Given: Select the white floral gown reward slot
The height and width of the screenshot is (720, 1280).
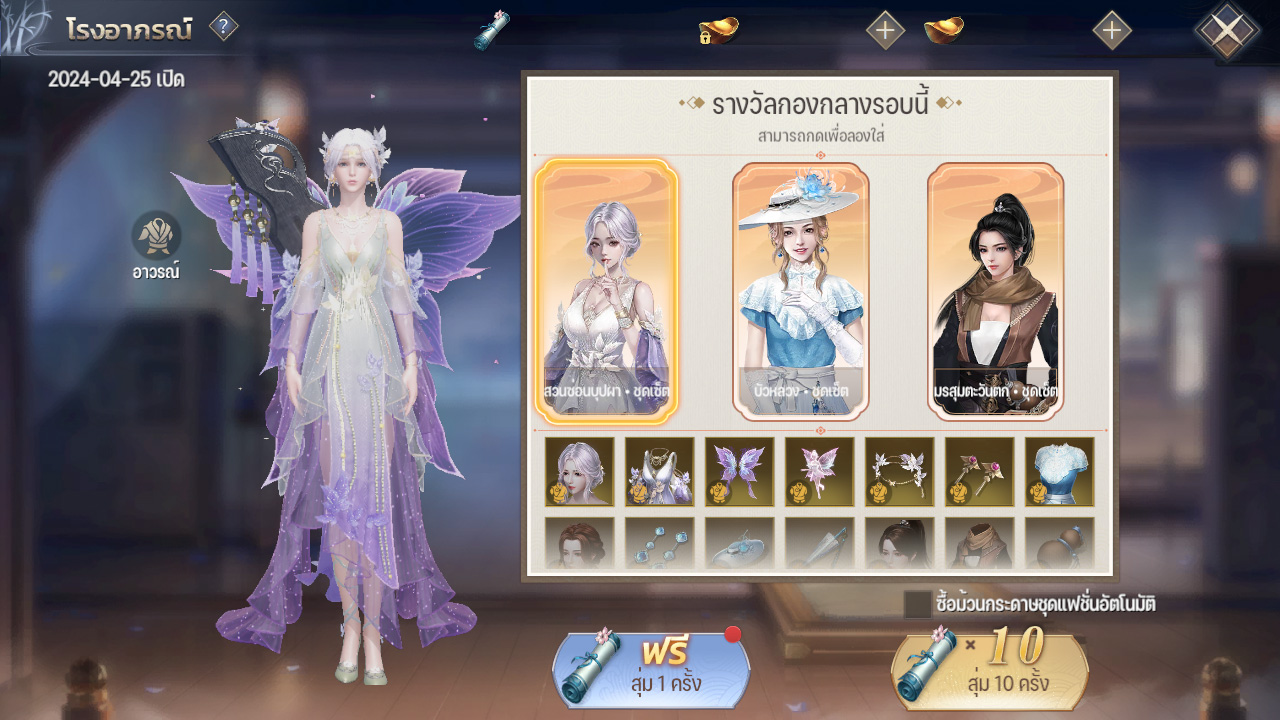Looking at the screenshot, I should 660,471.
